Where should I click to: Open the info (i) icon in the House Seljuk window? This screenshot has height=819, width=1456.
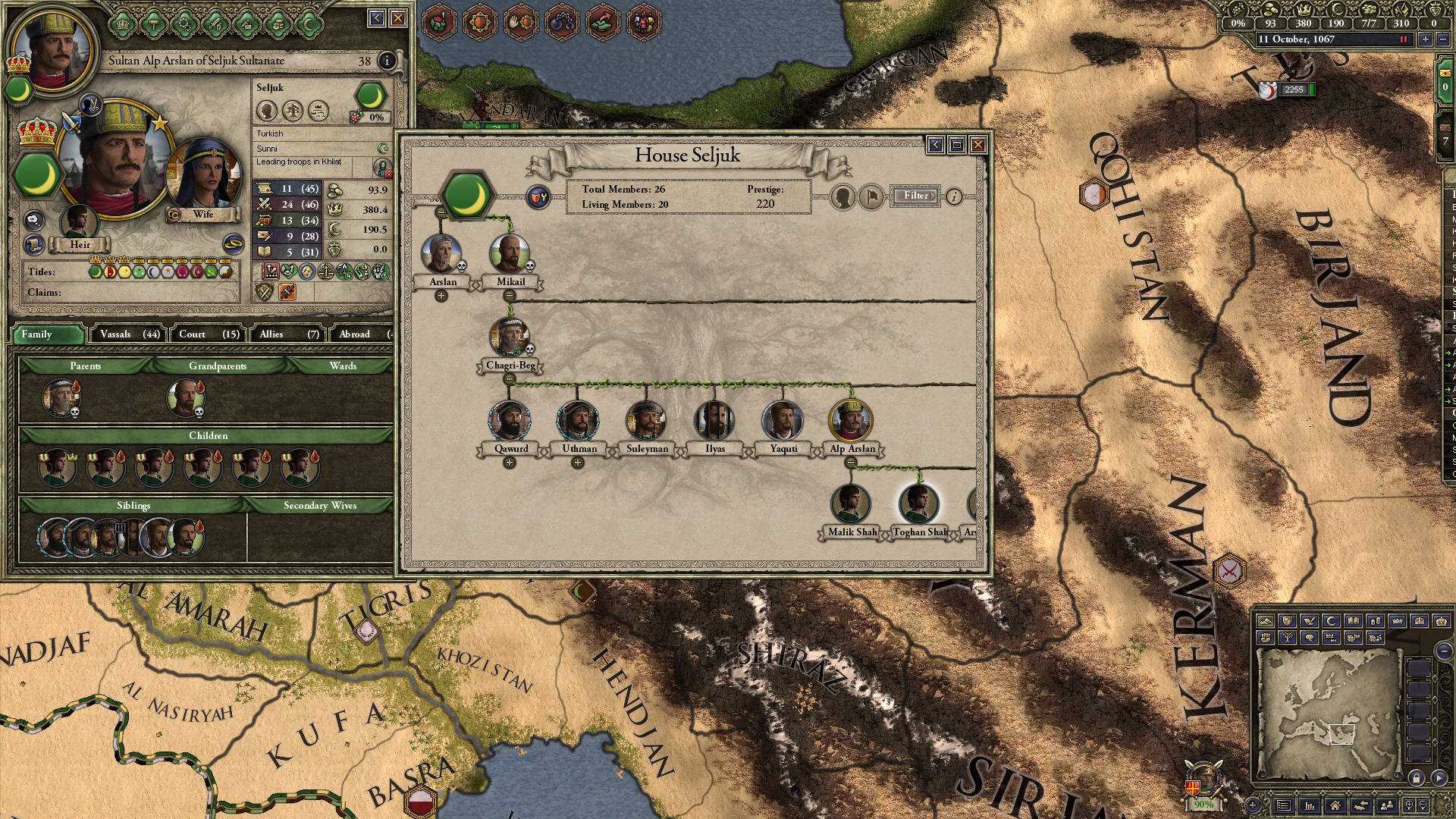tap(954, 196)
